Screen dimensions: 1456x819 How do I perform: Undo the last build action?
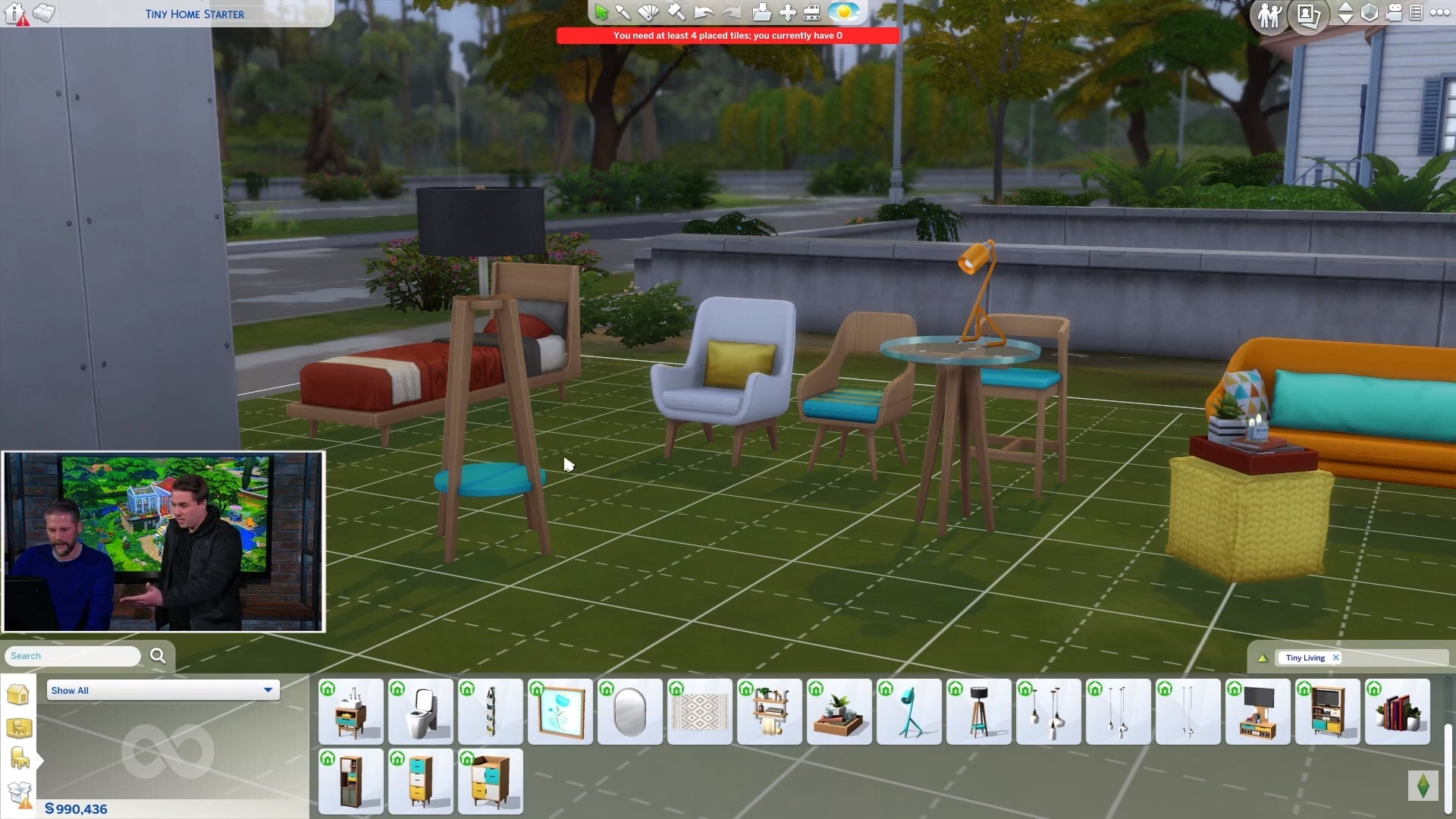[703, 12]
